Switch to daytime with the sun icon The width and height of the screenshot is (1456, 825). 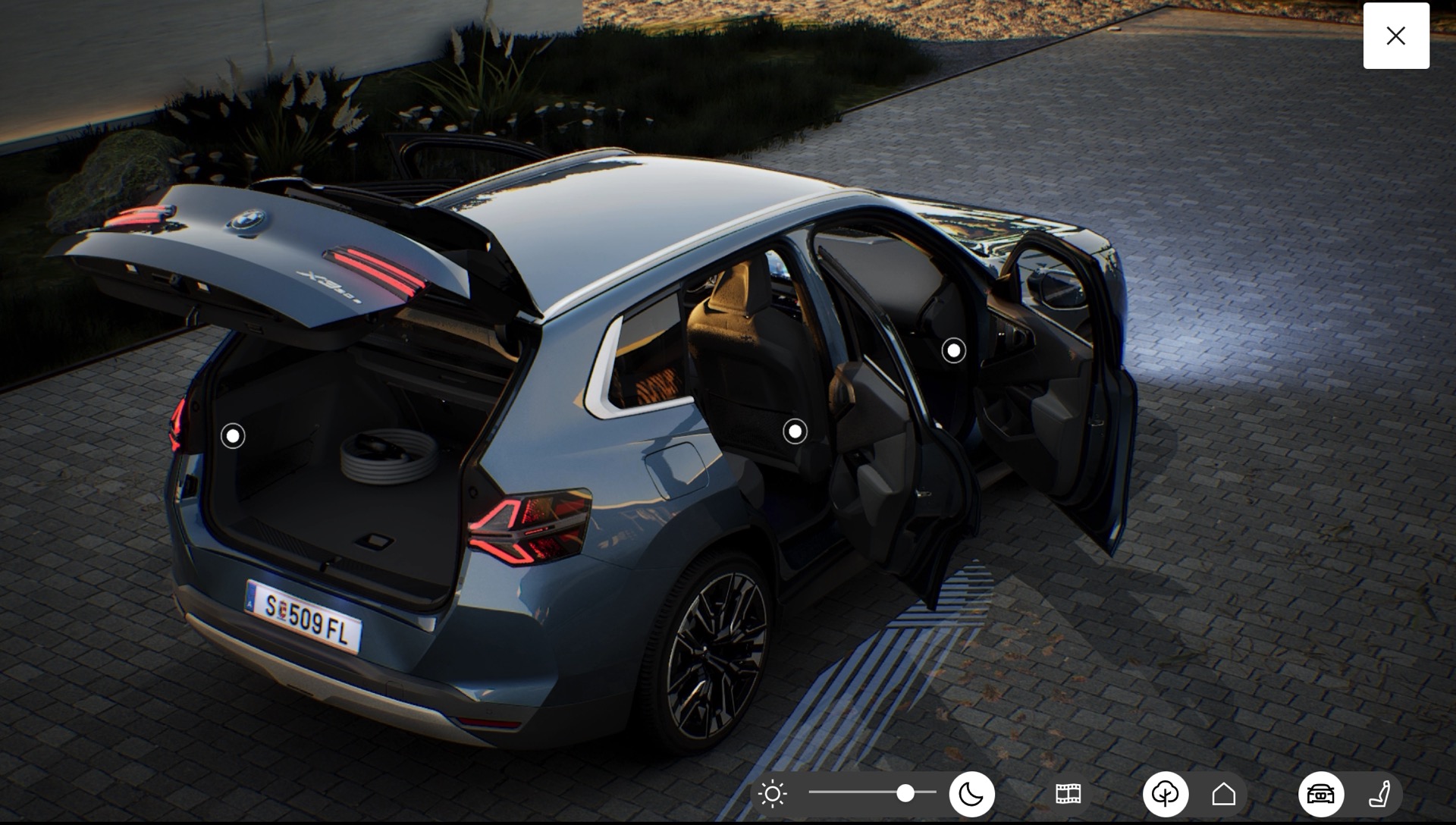point(773,794)
